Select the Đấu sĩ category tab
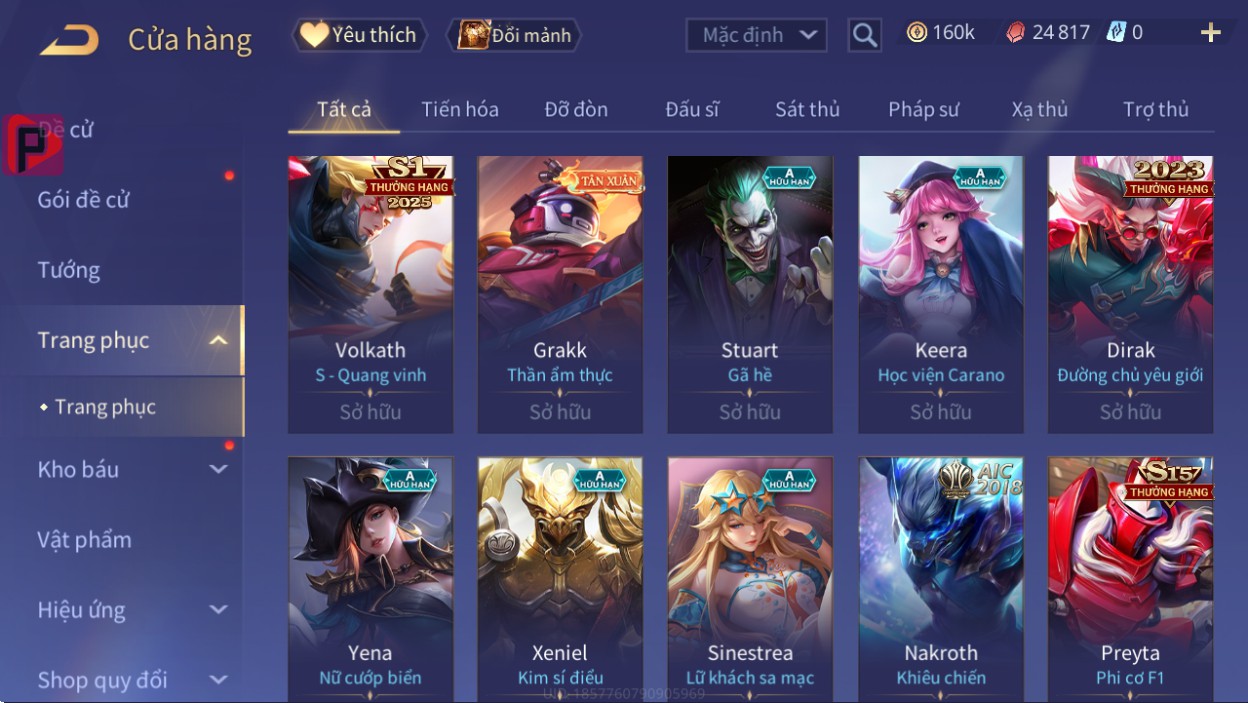This screenshot has height=703, width=1248. coord(692,109)
